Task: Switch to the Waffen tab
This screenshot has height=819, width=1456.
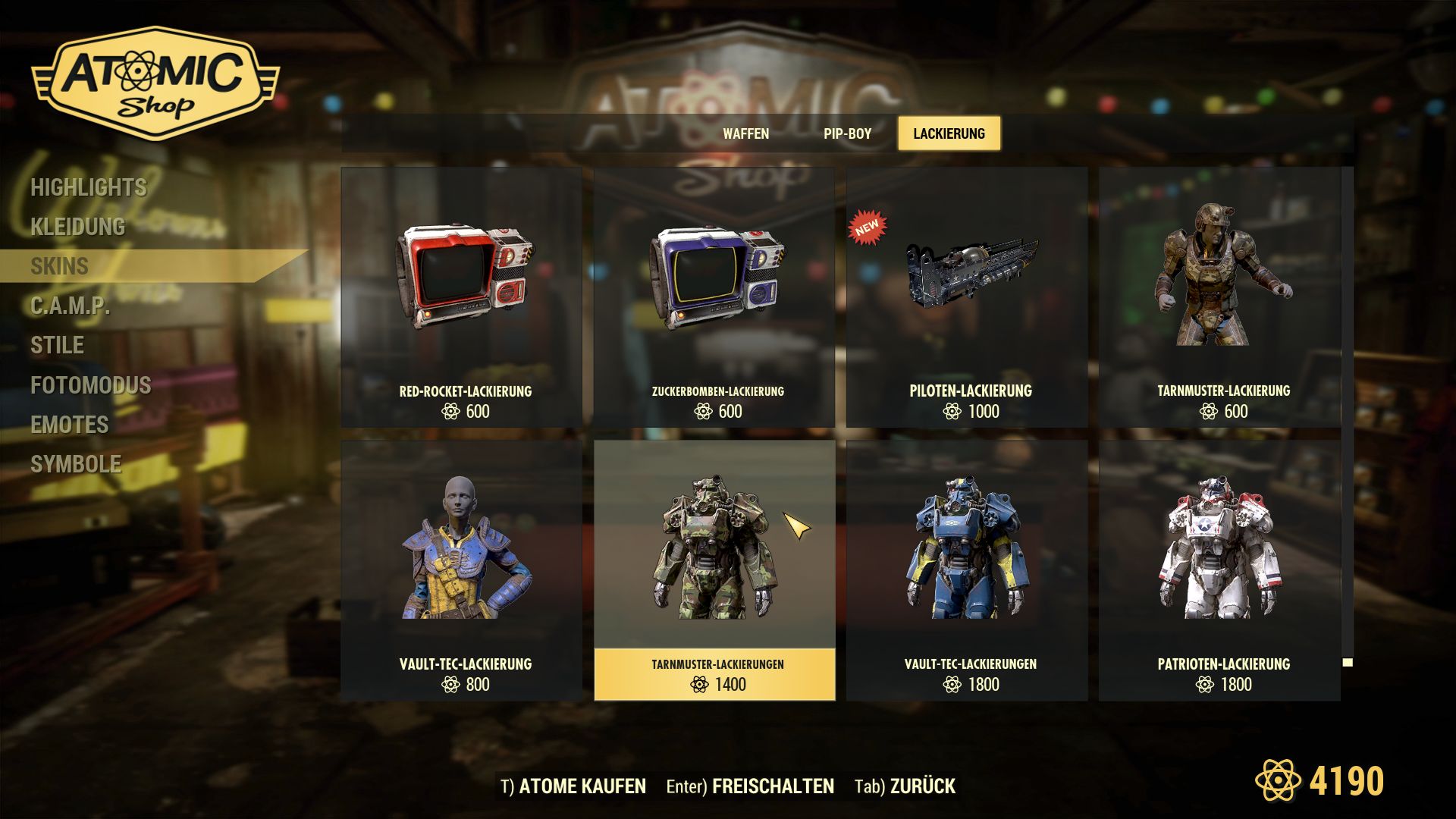Action: (x=746, y=133)
